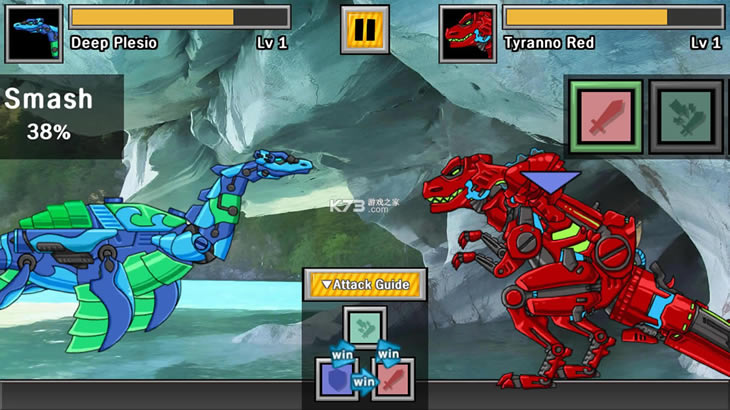This screenshot has height=410, width=730.
Task: Choose the blue shield icon in Attack Guide
Action: 337,379
